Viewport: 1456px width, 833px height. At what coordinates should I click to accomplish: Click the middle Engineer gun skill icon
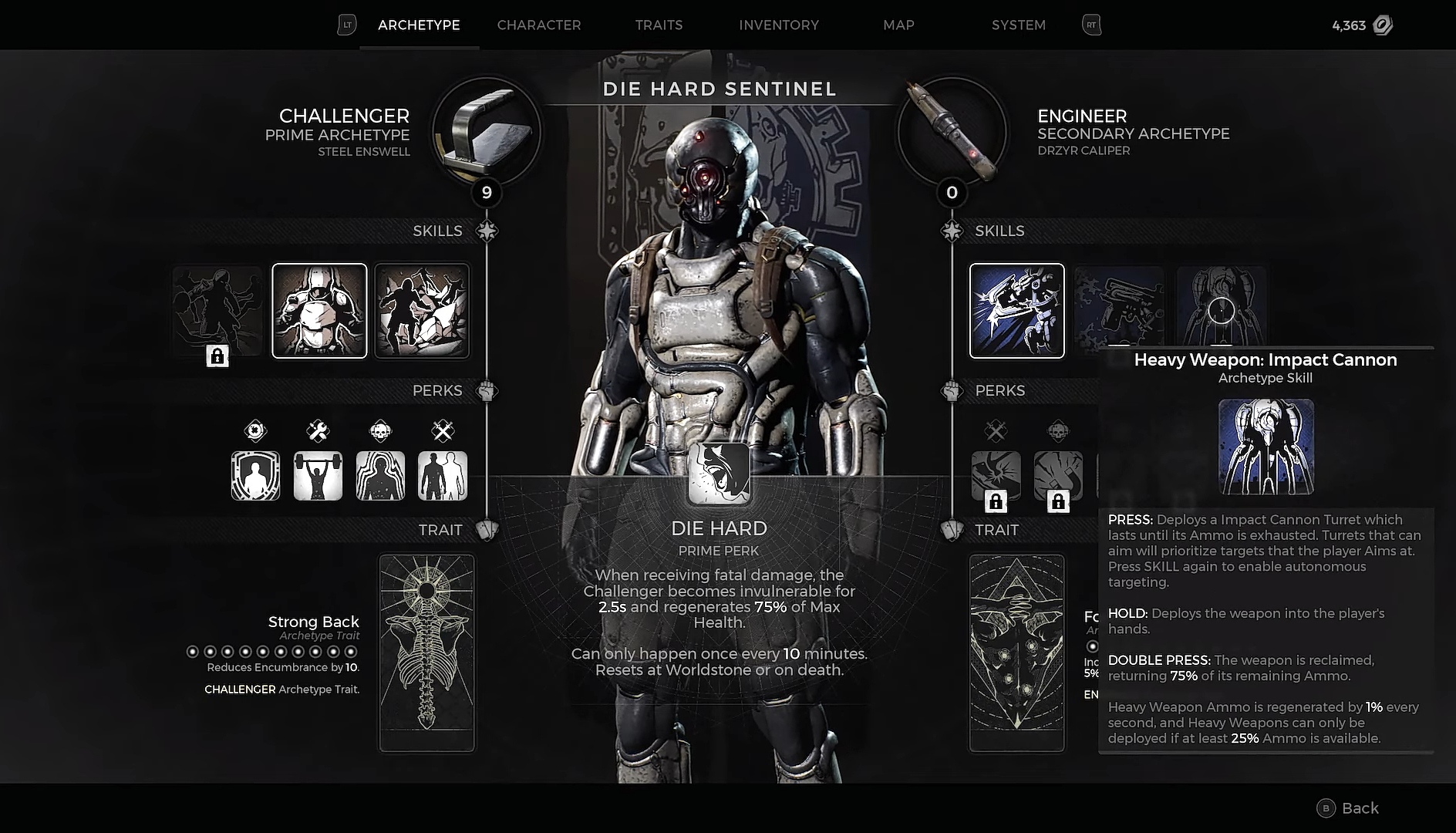1119,311
